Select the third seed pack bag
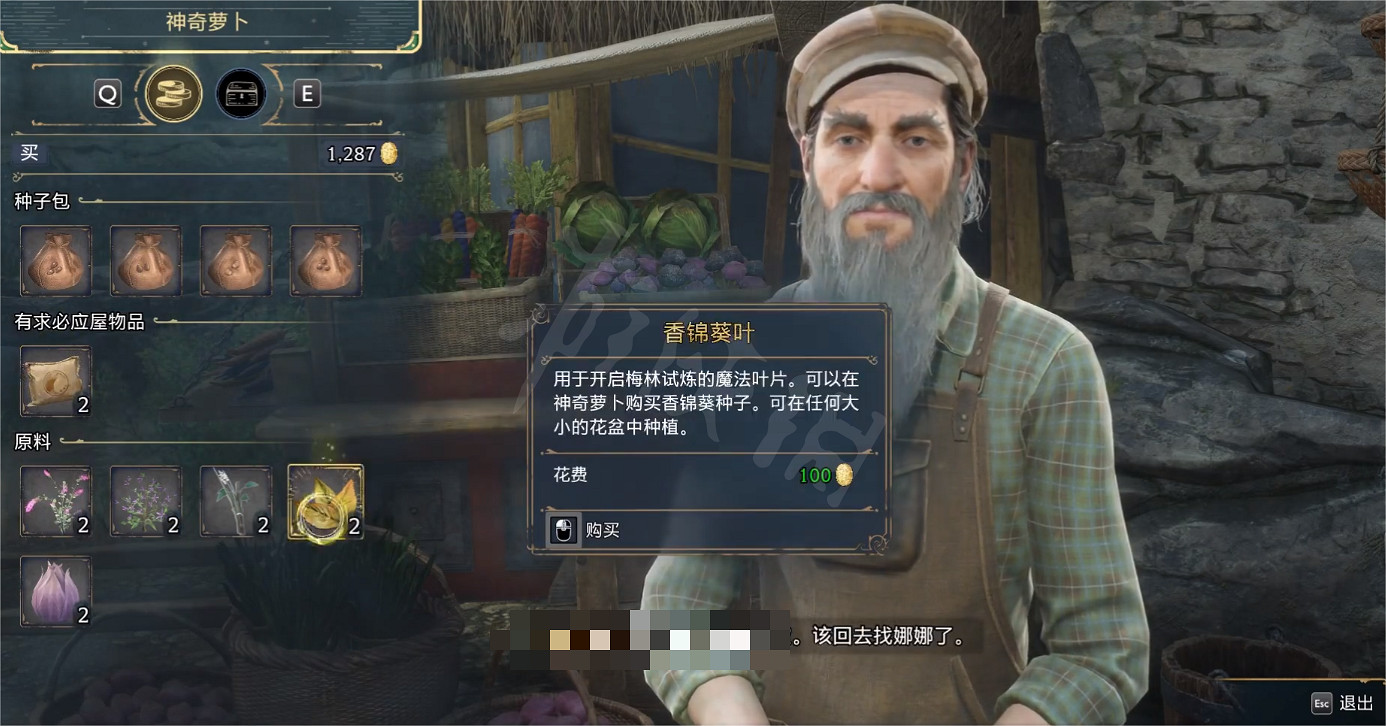 [x=236, y=261]
